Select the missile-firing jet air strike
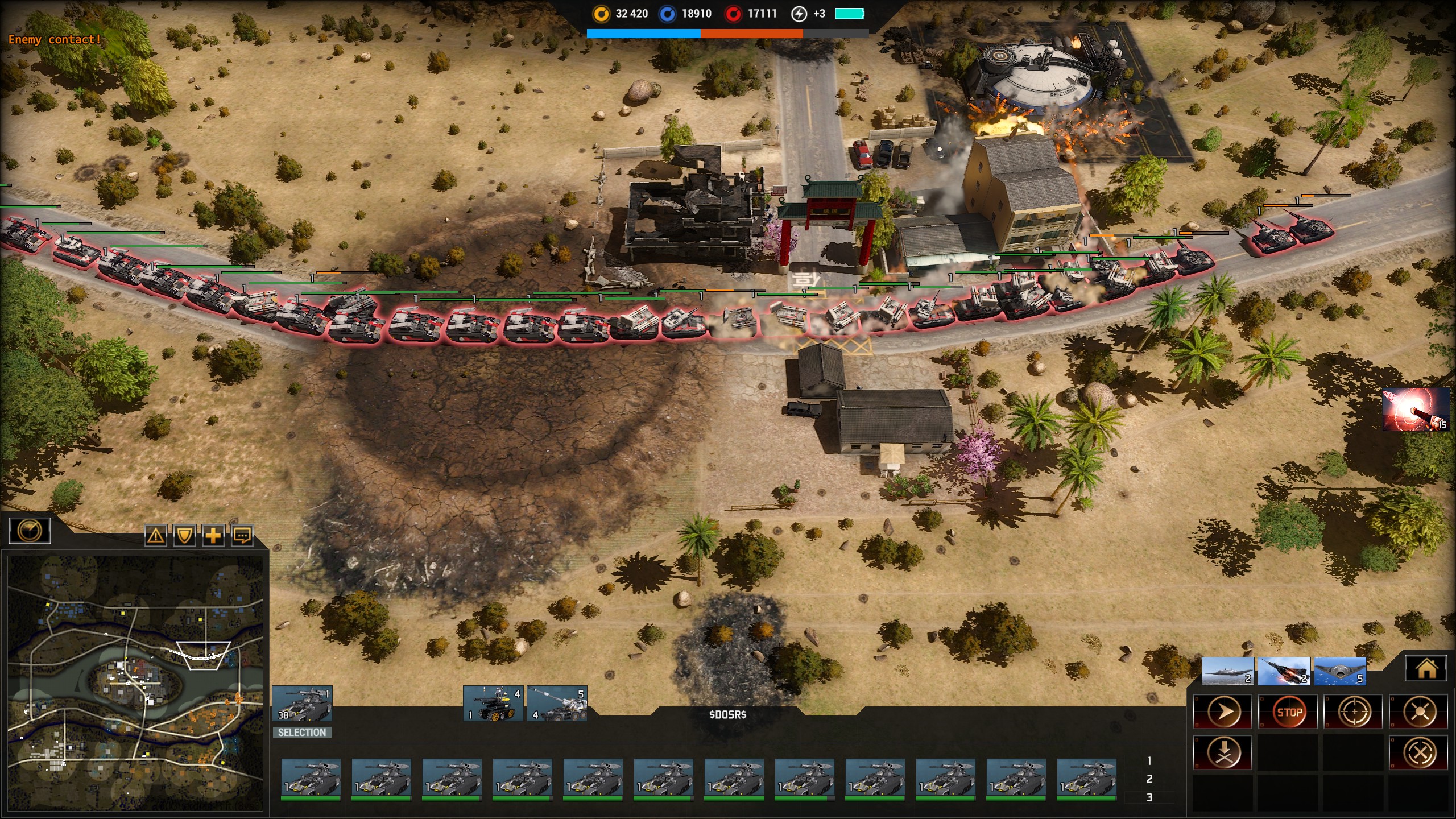The height and width of the screenshot is (819, 1456). coord(1284,672)
